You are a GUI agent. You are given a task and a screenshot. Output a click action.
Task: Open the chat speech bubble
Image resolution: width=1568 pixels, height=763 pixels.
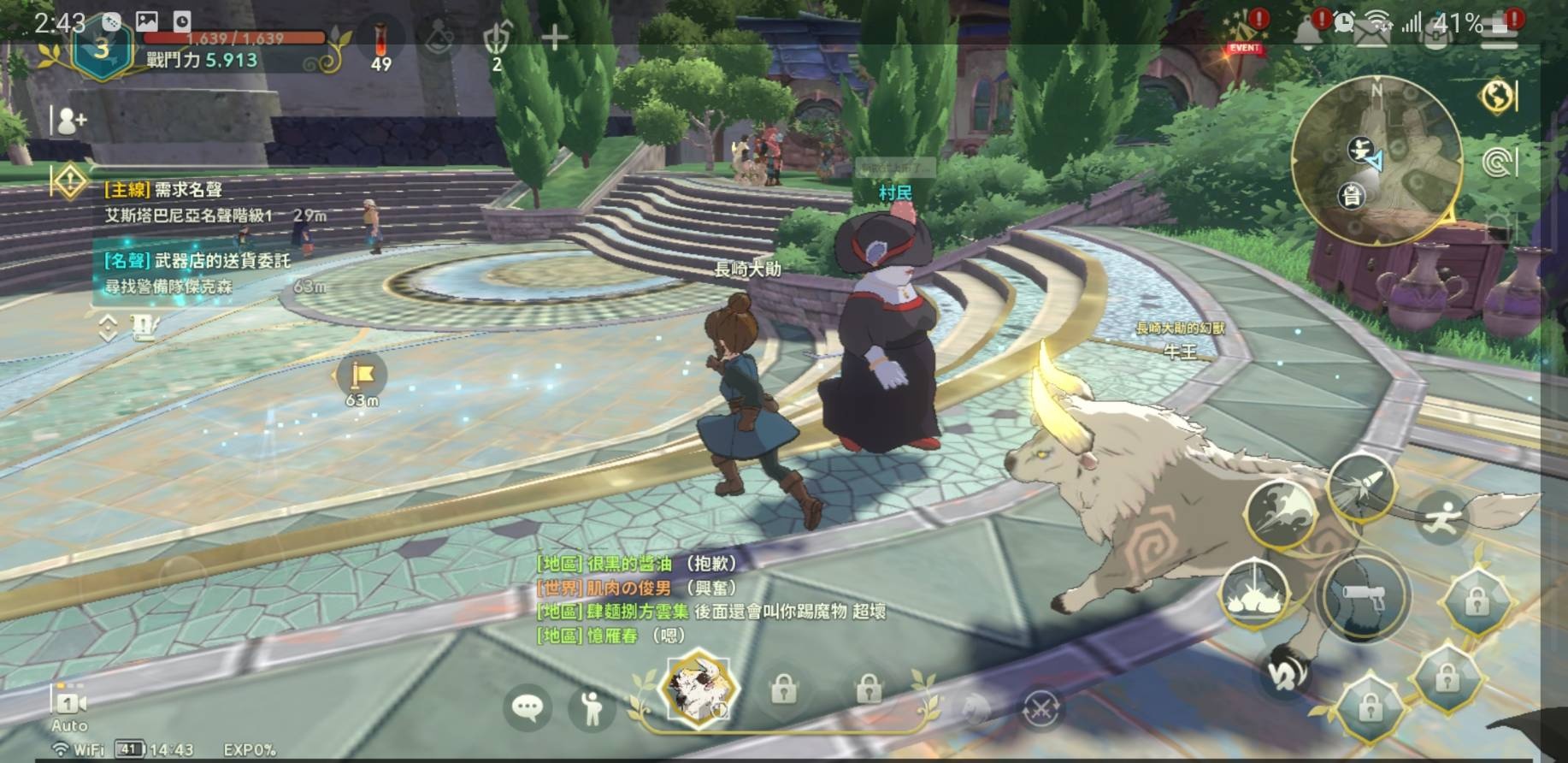coord(527,707)
